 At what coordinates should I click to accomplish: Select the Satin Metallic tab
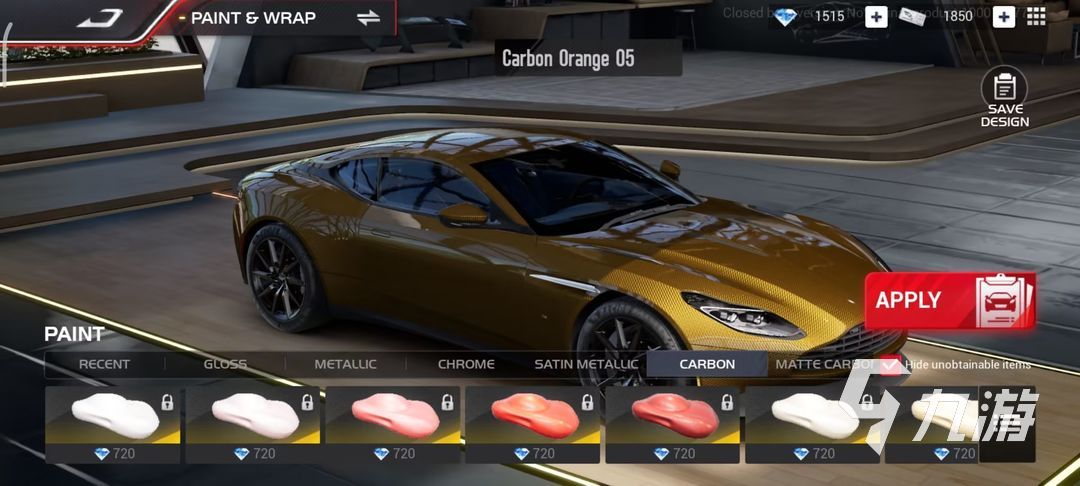[586, 364]
